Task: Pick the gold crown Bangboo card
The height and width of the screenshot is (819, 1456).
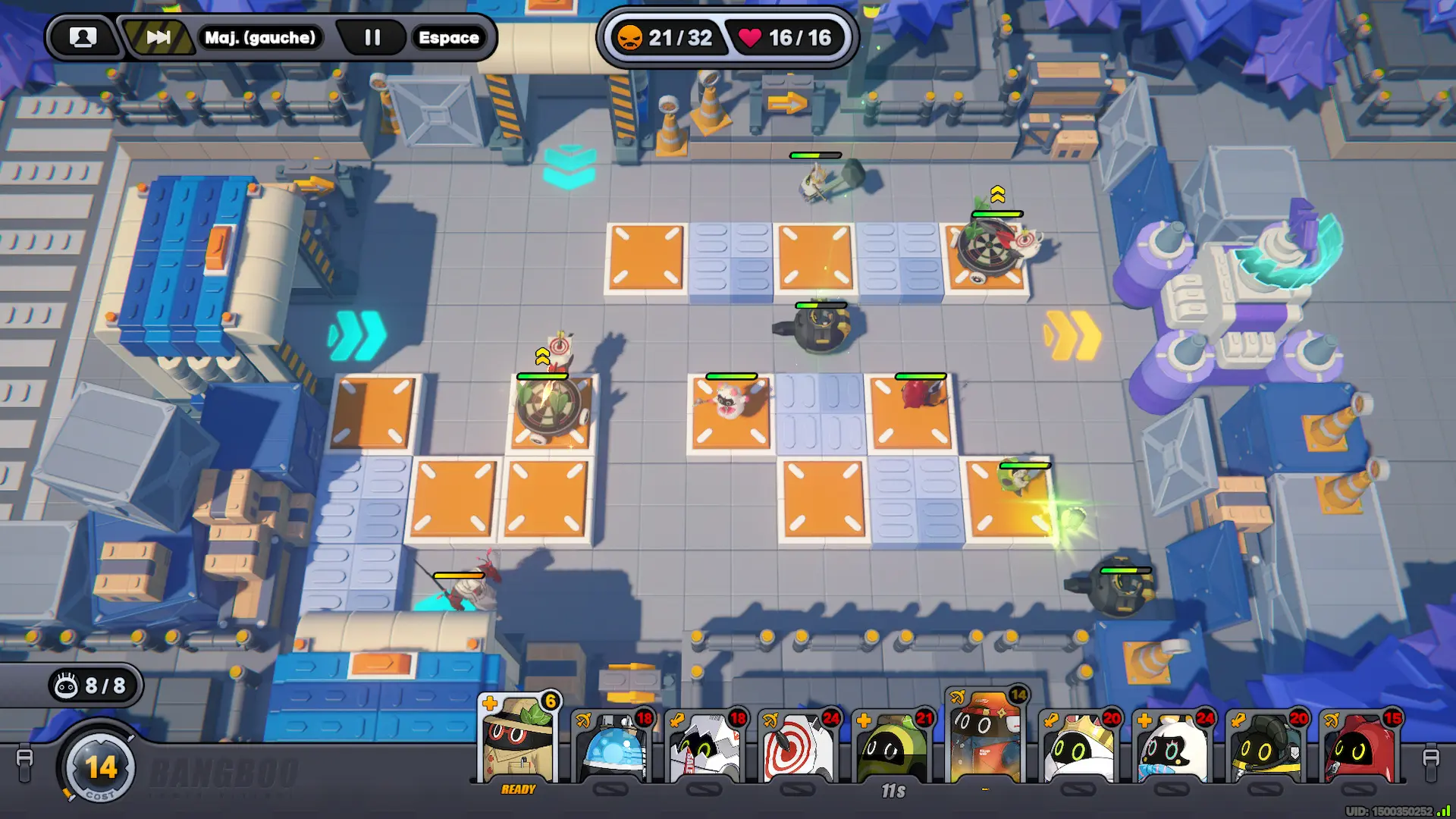Action: click(x=1079, y=748)
